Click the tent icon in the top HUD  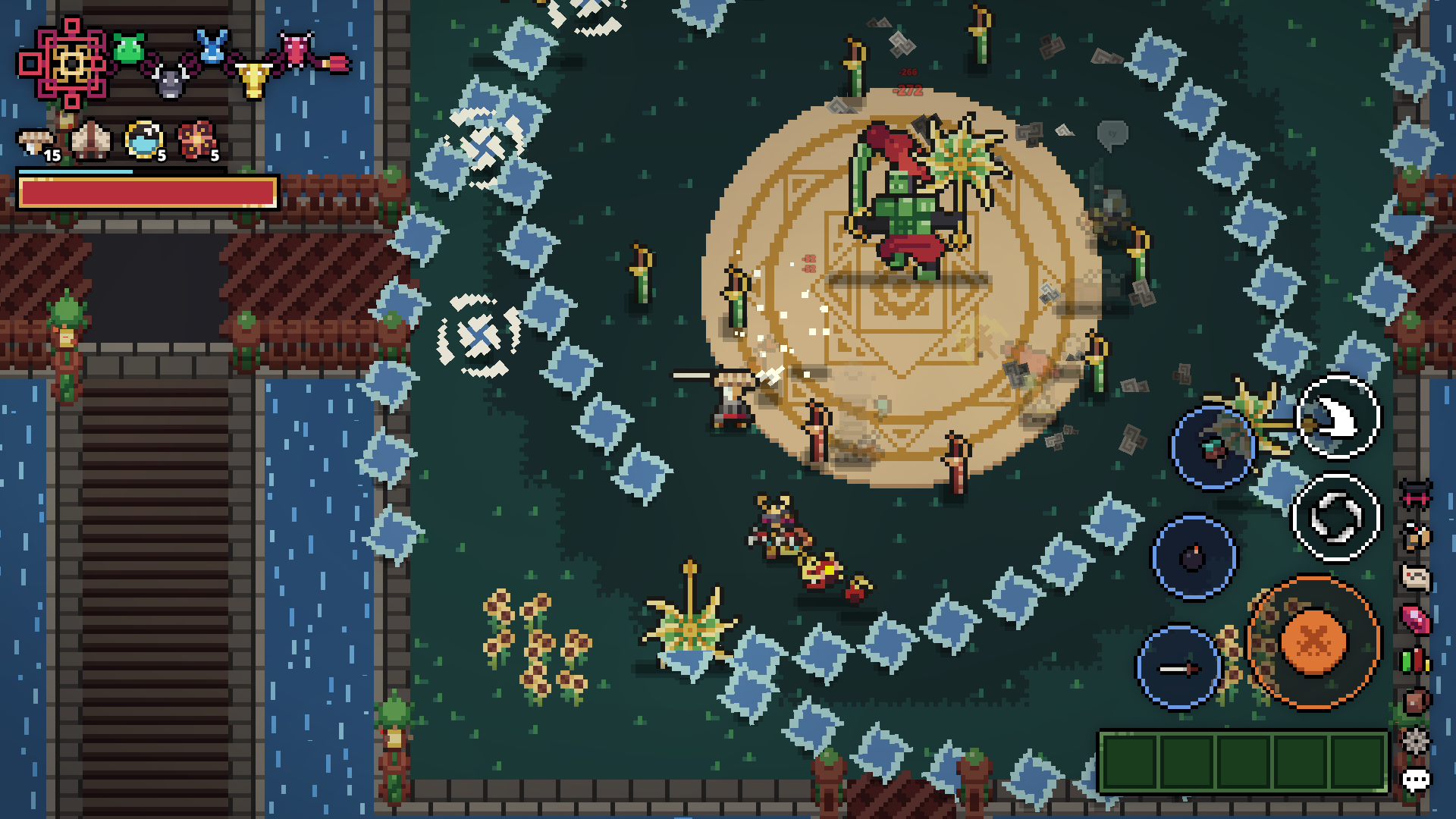click(x=91, y=140)
